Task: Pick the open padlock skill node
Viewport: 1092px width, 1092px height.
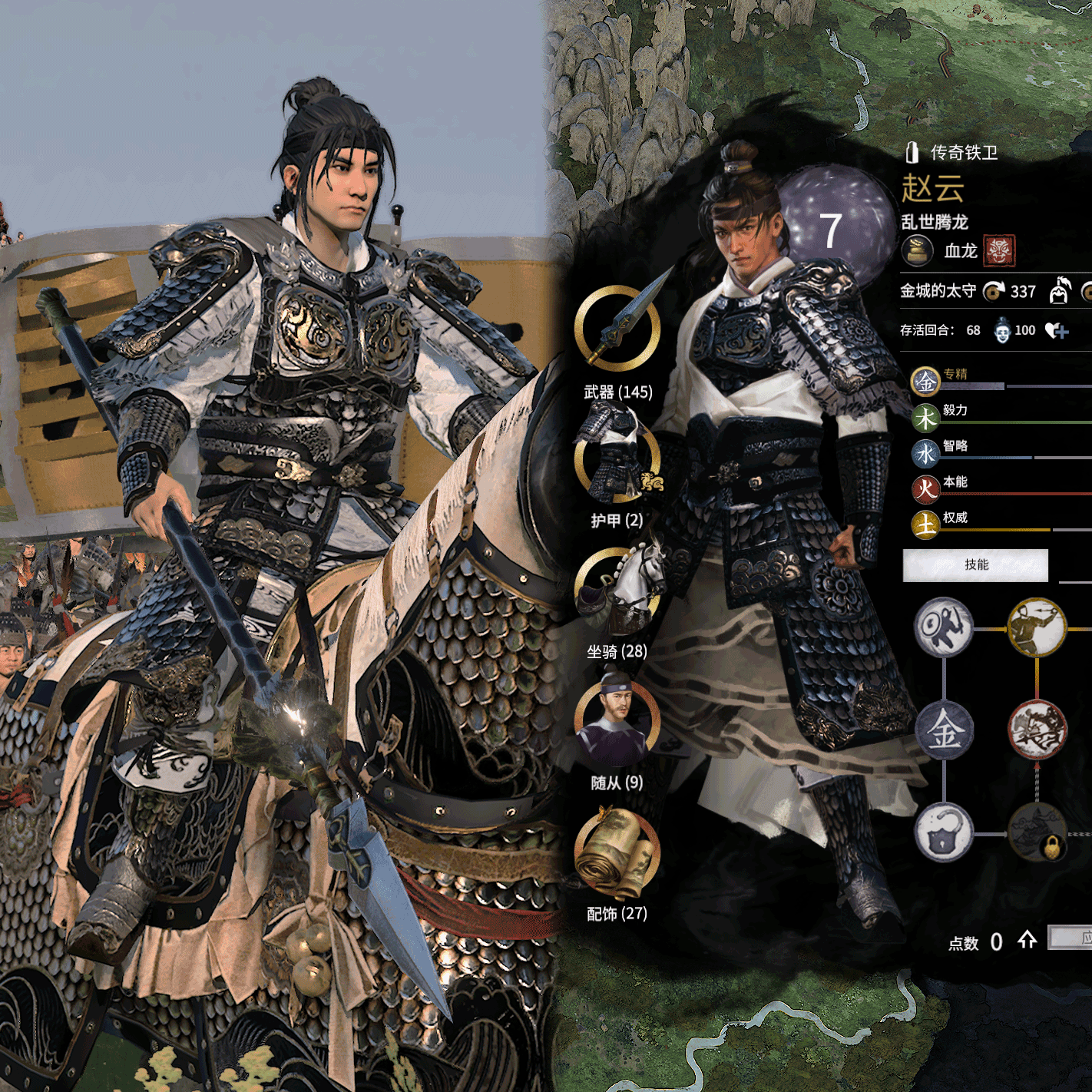Action: point(944,833)
